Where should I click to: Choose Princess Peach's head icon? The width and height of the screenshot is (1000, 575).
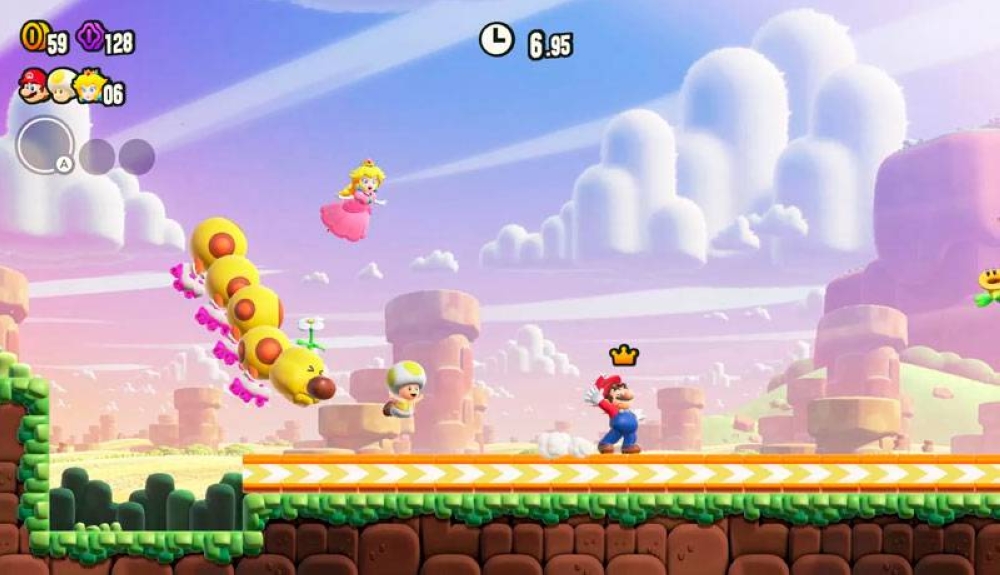pyautogui.click(x=90, y=86)
